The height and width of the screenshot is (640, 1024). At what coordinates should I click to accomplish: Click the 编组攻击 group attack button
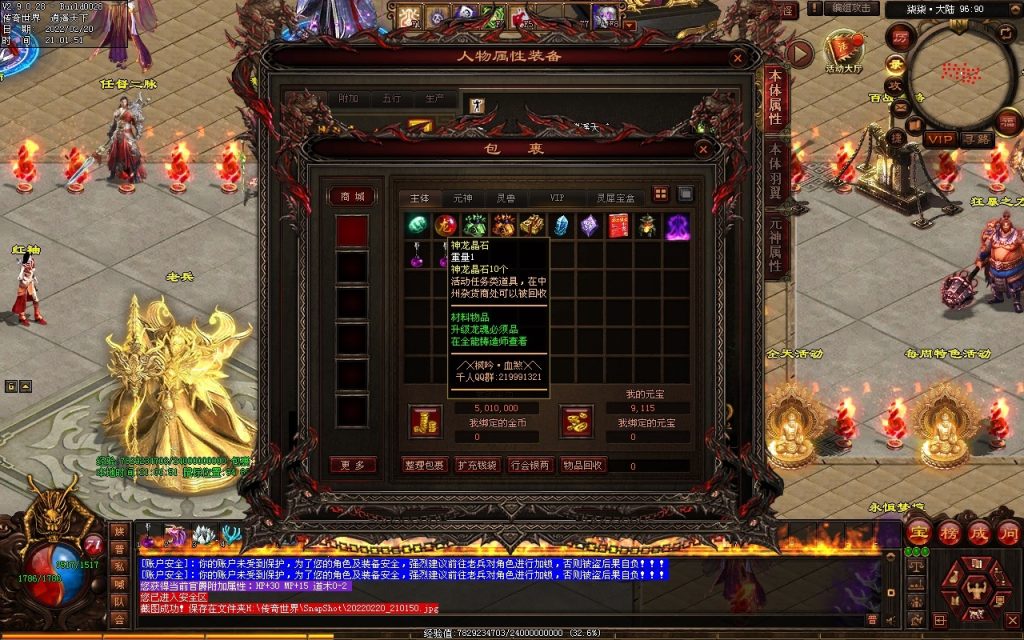pyautogui.click(x=854, y=9)
